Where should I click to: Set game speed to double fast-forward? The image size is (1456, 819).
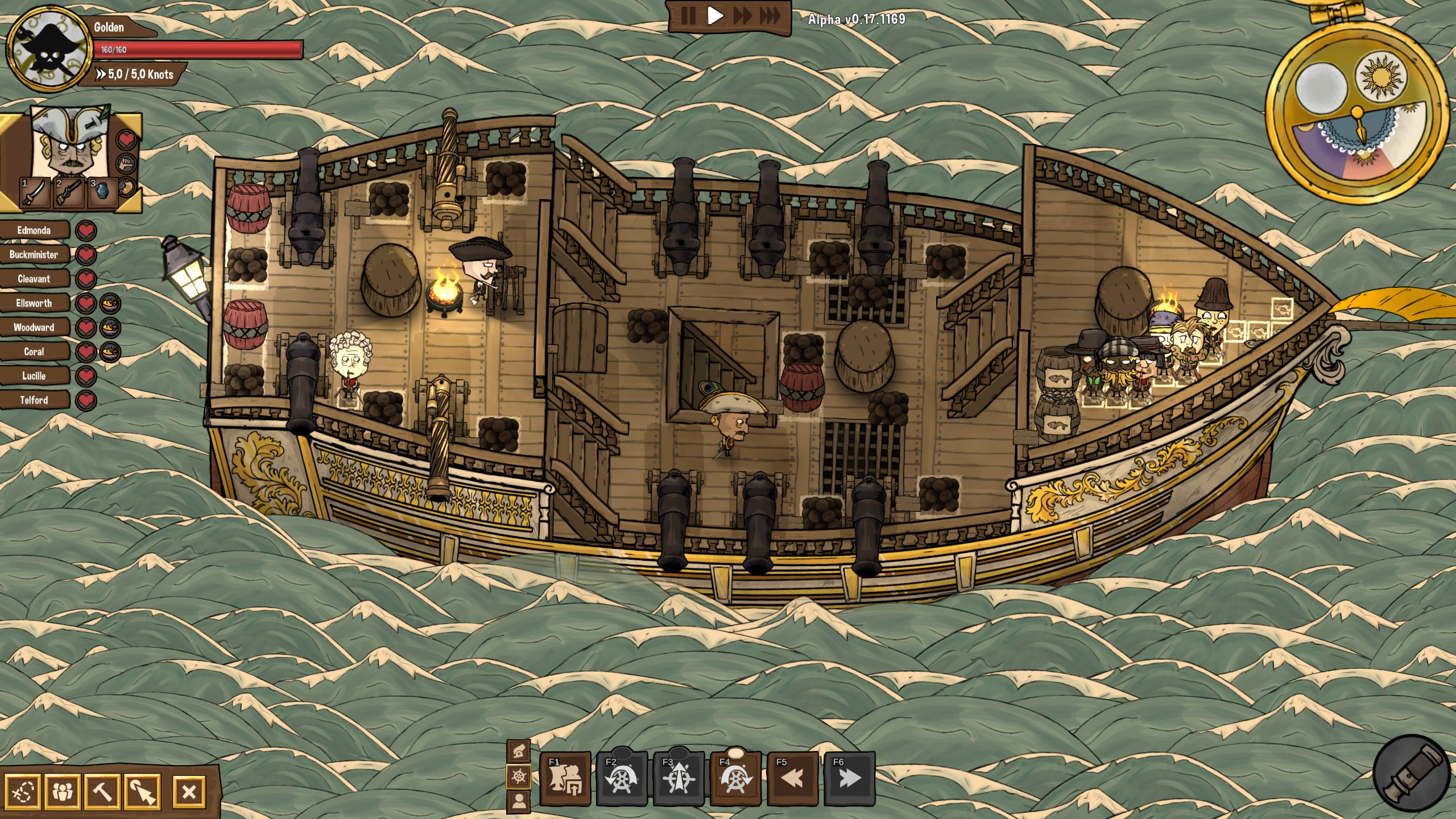(742, 16)
